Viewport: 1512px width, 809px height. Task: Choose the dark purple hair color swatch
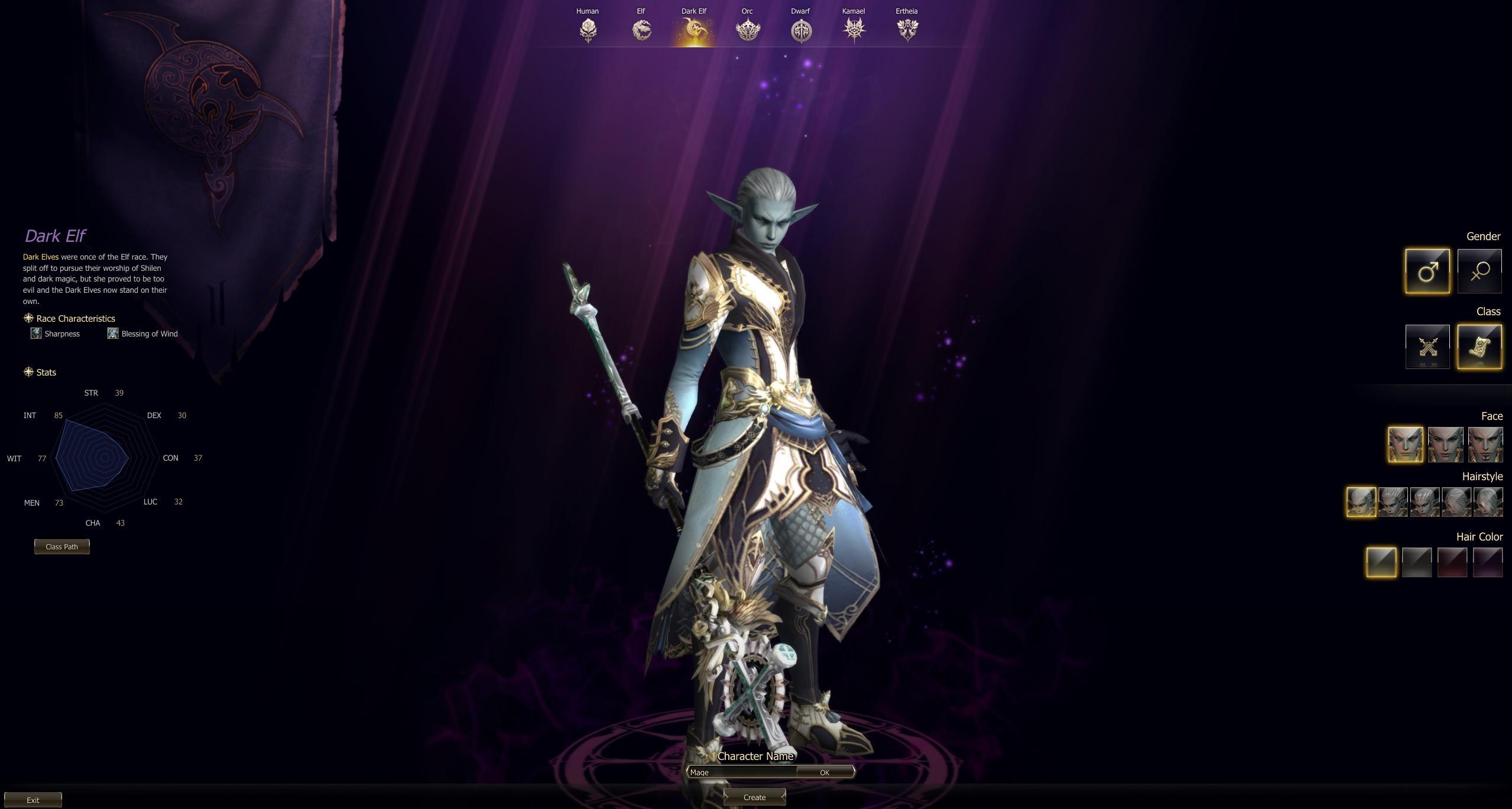tap(1487, 562)
